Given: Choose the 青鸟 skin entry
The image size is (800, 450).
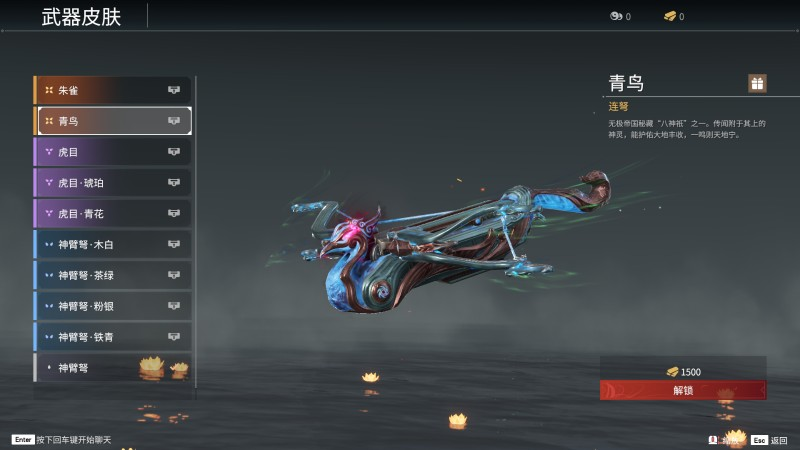Looking at the screenshot, I should click(x=112, y=121).
